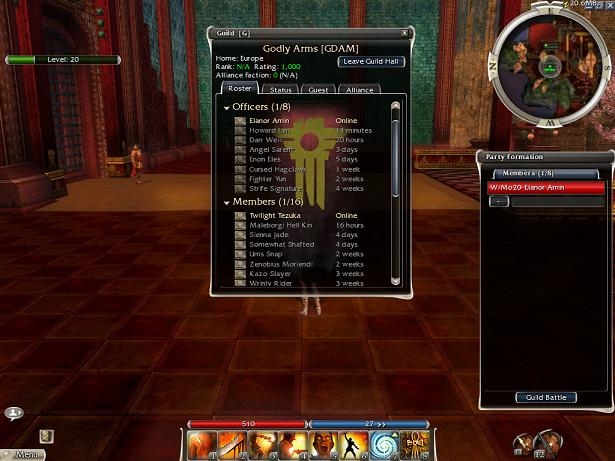Switch to the Status tab
The height and width of the screenshot is (461, 615).
coord(281,90)
